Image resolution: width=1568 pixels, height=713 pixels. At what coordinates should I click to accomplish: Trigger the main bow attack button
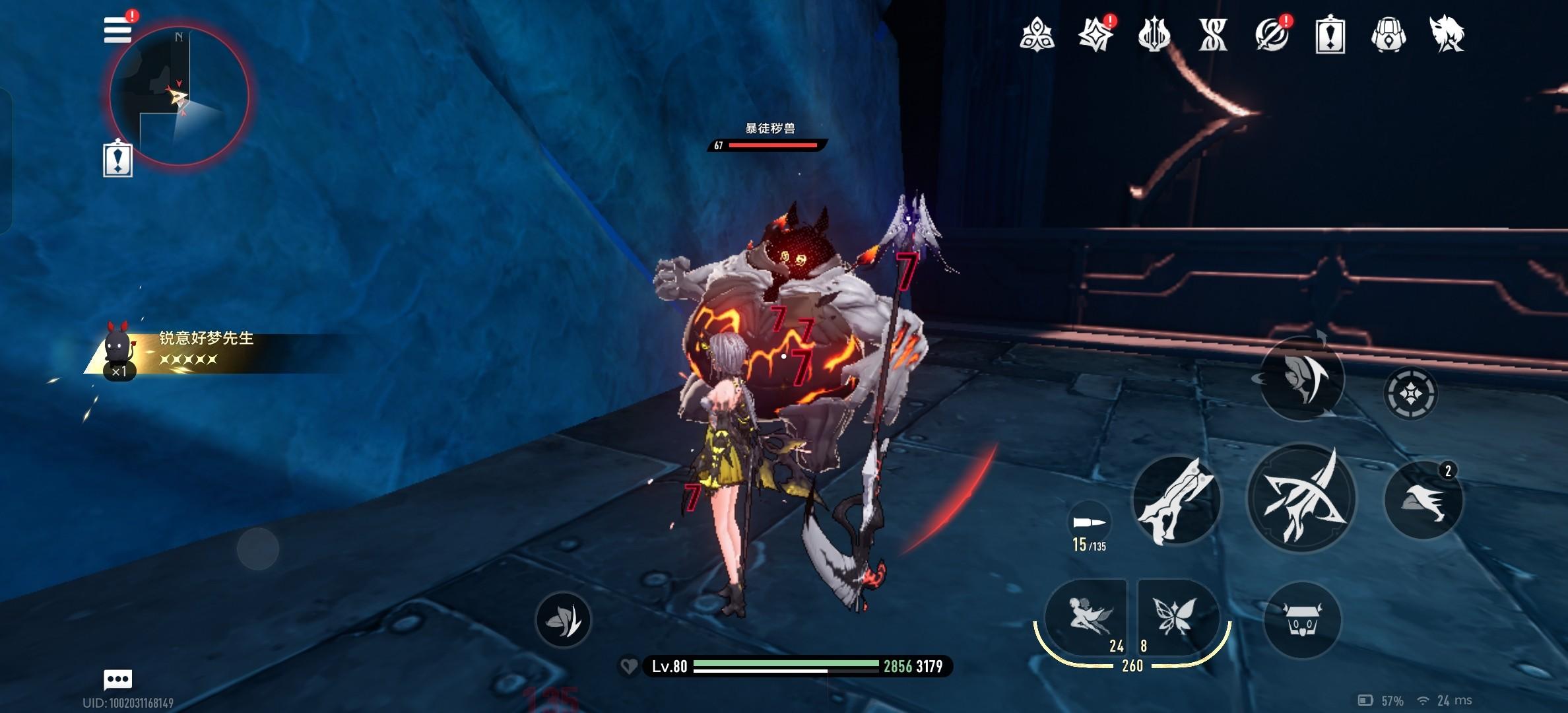1301,500
